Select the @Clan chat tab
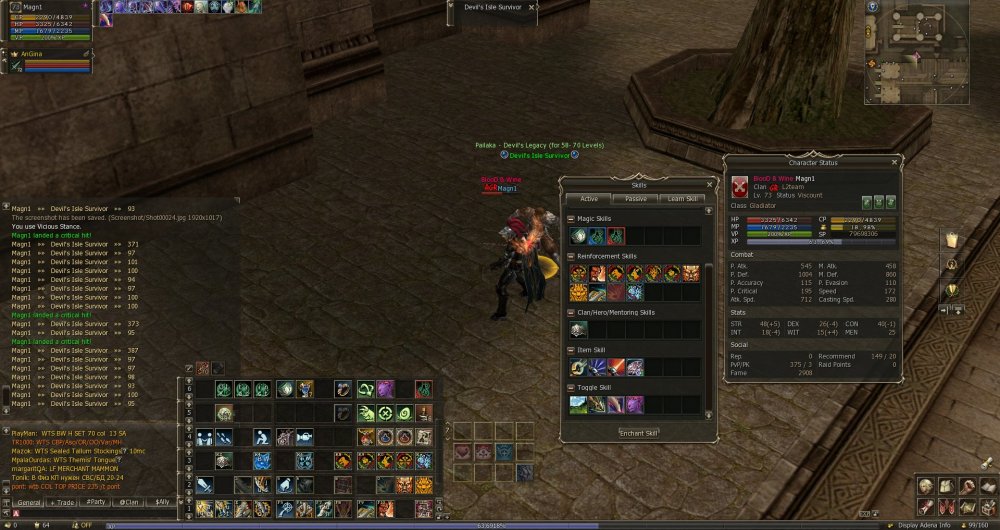Image resolution: width=1000 pixels, height=530 pixels. (129, 502)
